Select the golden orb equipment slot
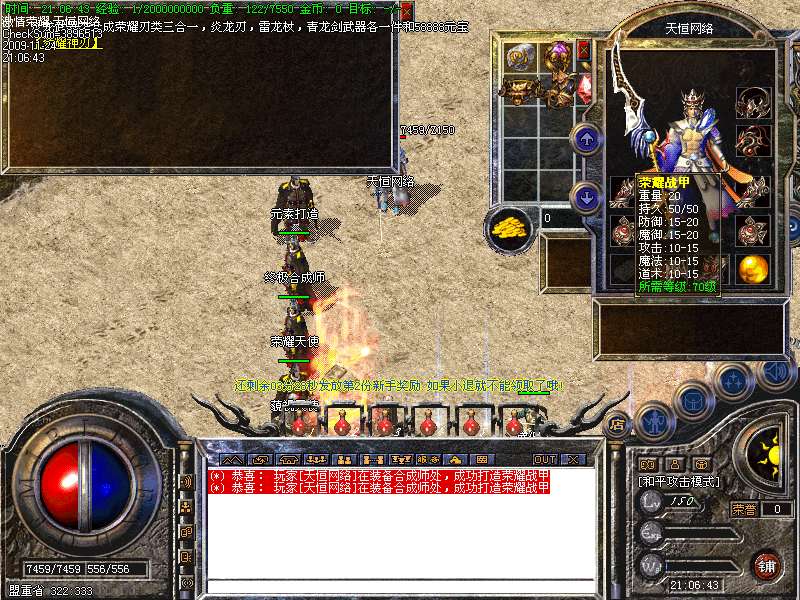The width and height of the screenshot is (800, 600). pos(751,268)
